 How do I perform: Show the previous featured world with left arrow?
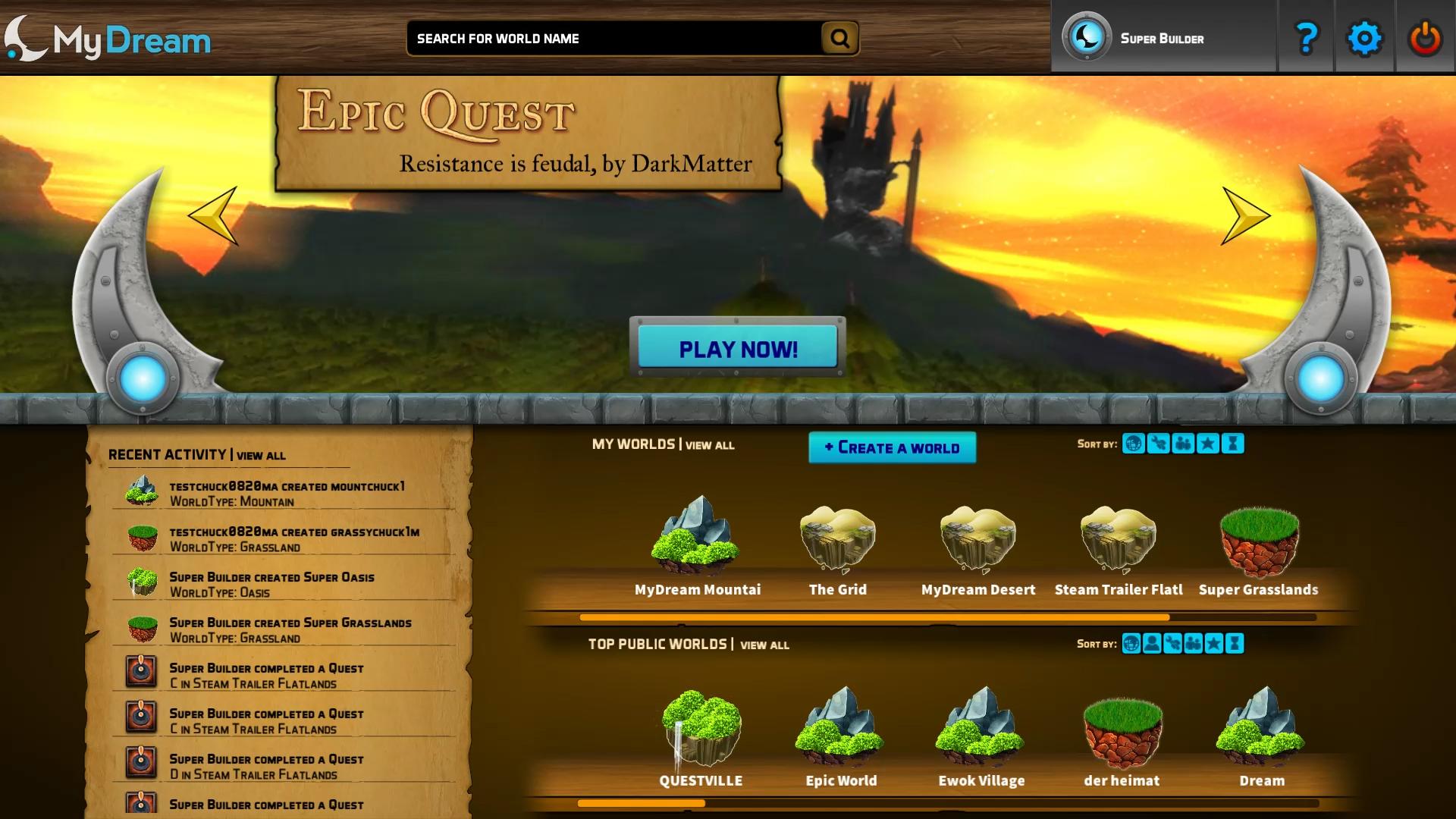pyautogui.click(x=215, y=216)
